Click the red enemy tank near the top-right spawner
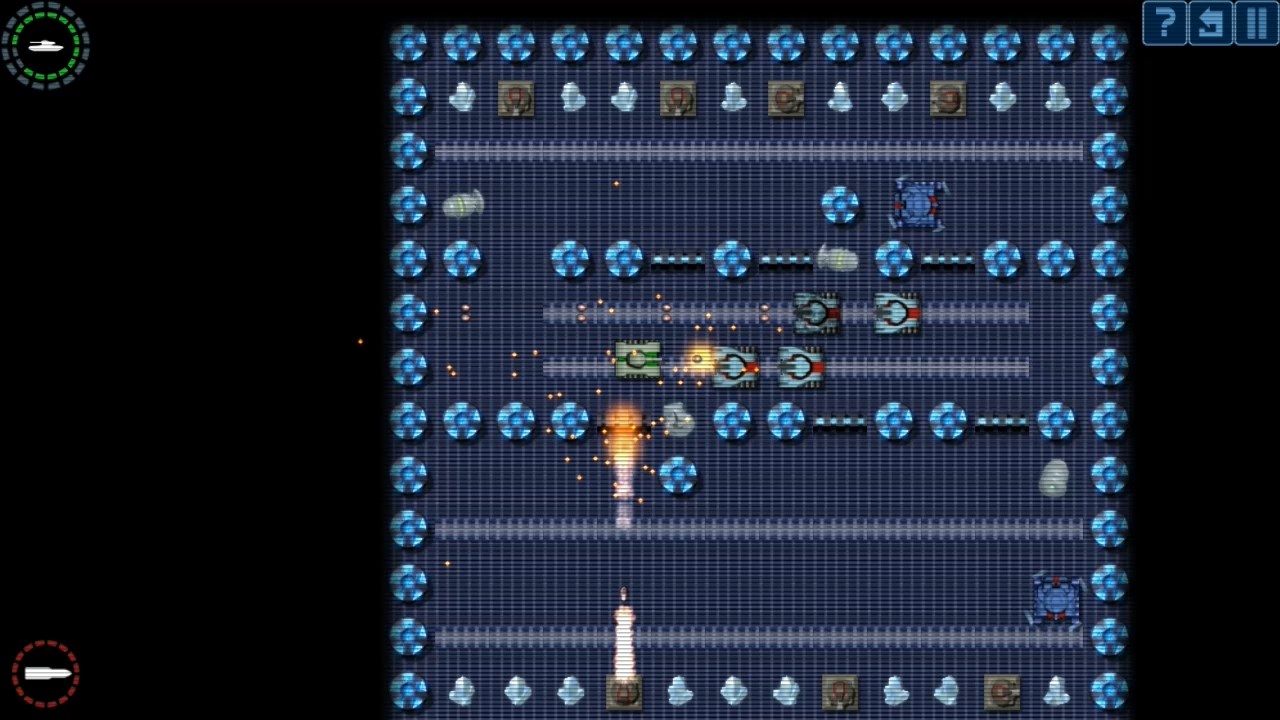 (917, 203)
